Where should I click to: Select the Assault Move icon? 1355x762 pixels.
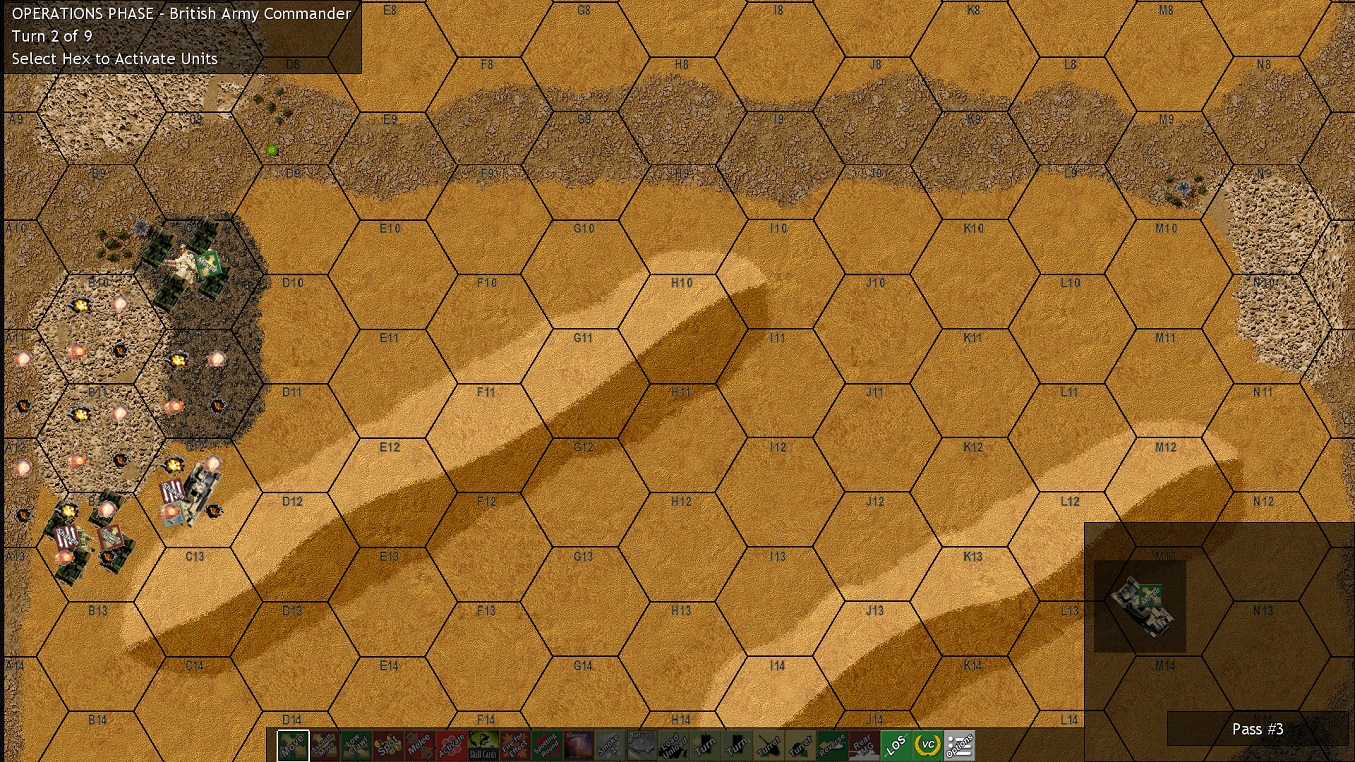(x=325, y=744)
